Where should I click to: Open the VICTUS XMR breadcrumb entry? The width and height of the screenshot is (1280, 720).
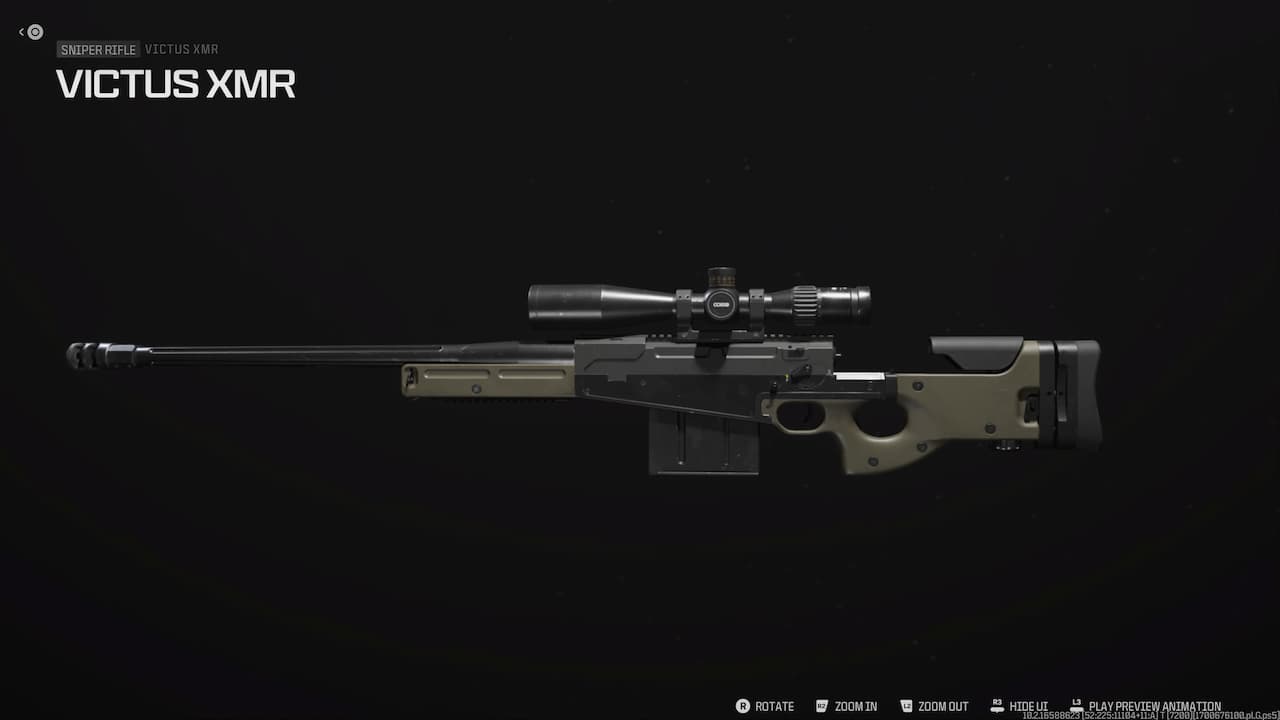click(181, 49)
